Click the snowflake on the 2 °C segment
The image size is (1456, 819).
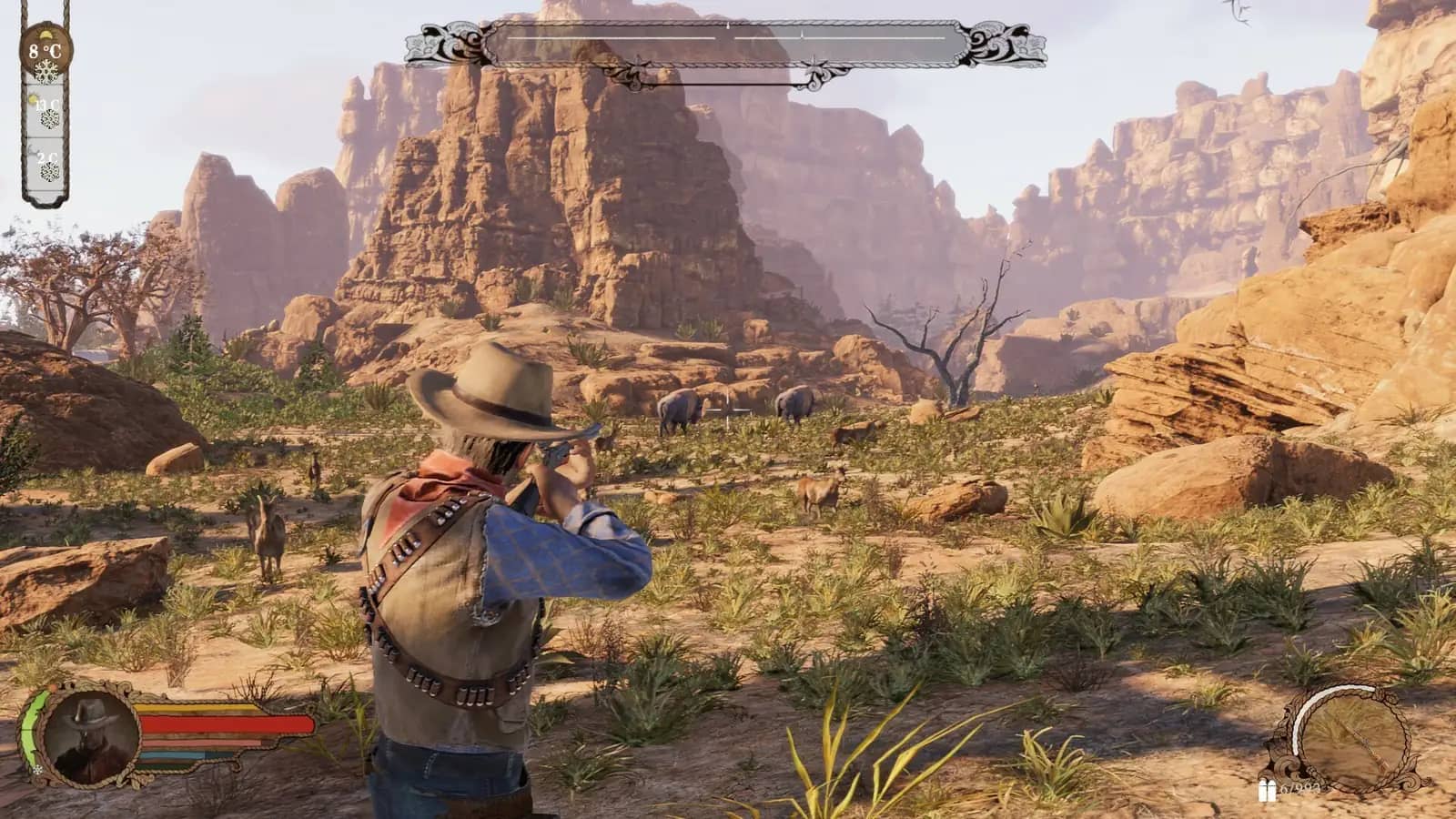click(x=48, y=171)
